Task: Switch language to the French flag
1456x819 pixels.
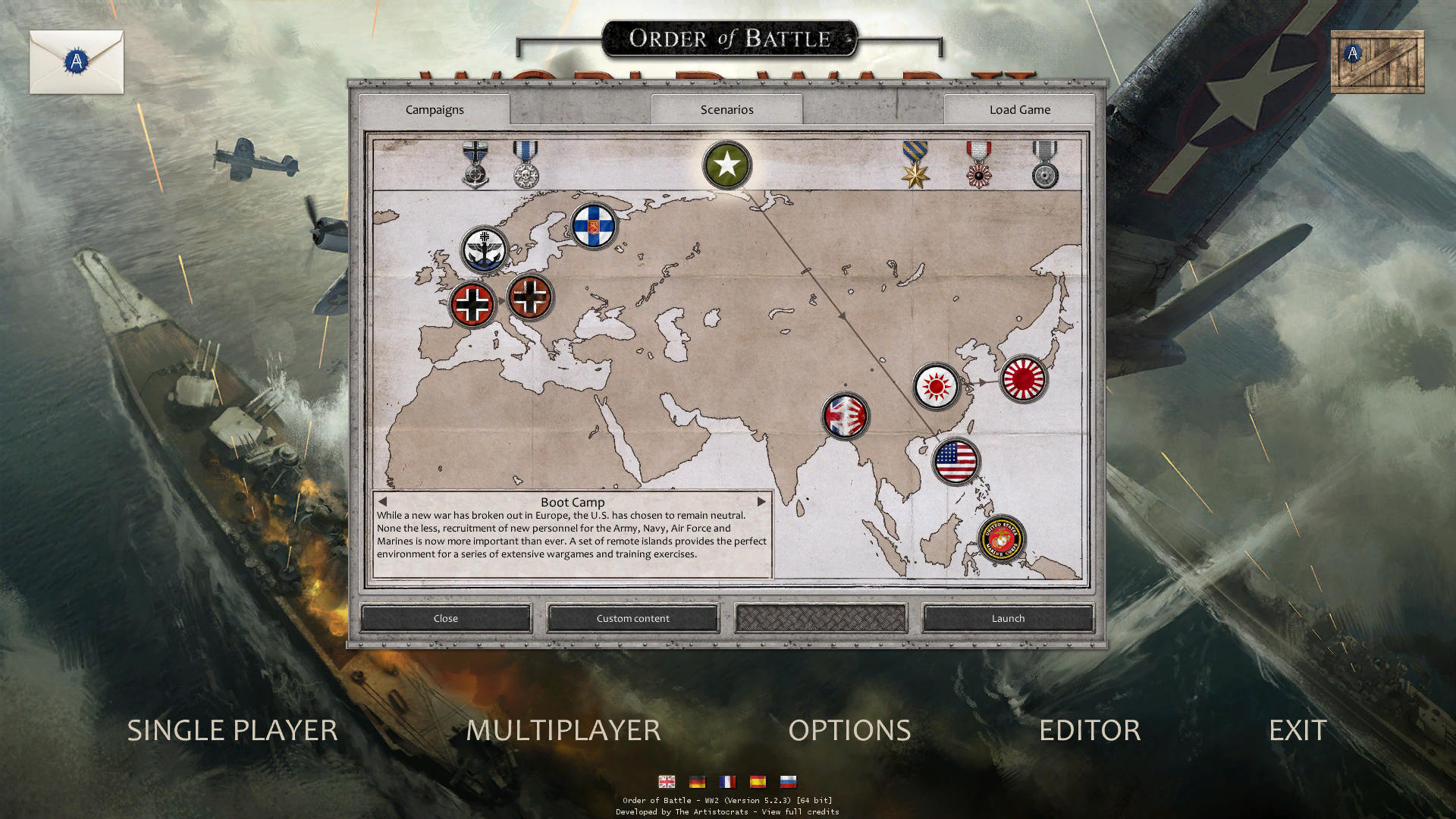Action: (727, 782)
